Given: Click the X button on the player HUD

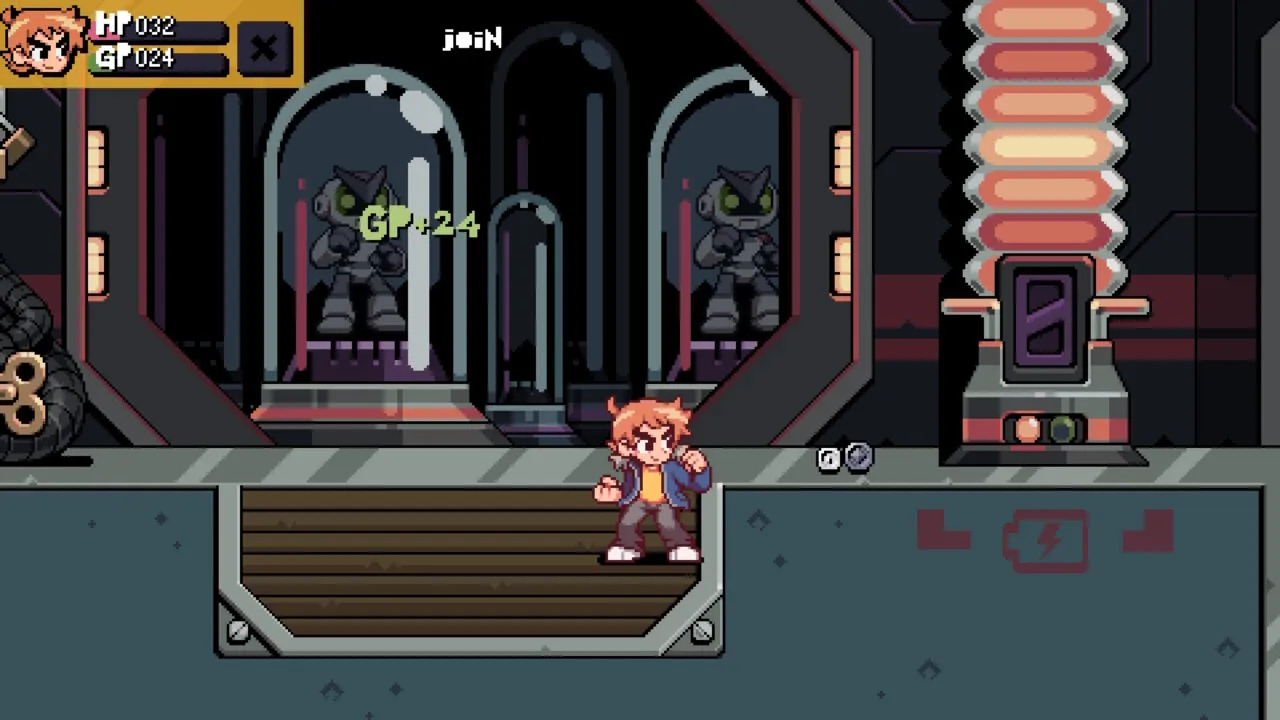Looking at the screenshot, I should click(263, 48).
